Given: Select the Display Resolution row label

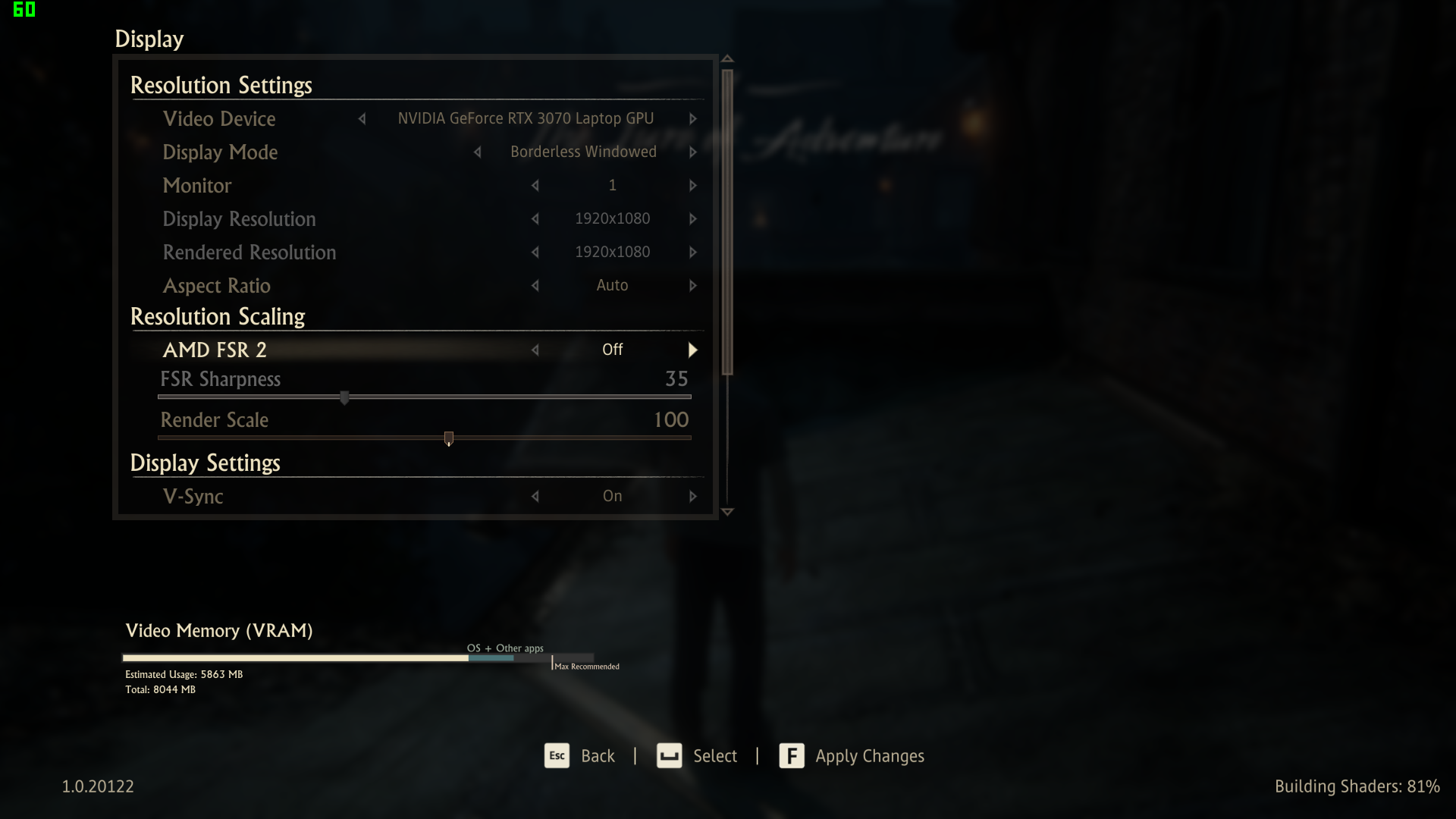Looking at the screenshot, I should pyautogui.click(x=239, y=219).
